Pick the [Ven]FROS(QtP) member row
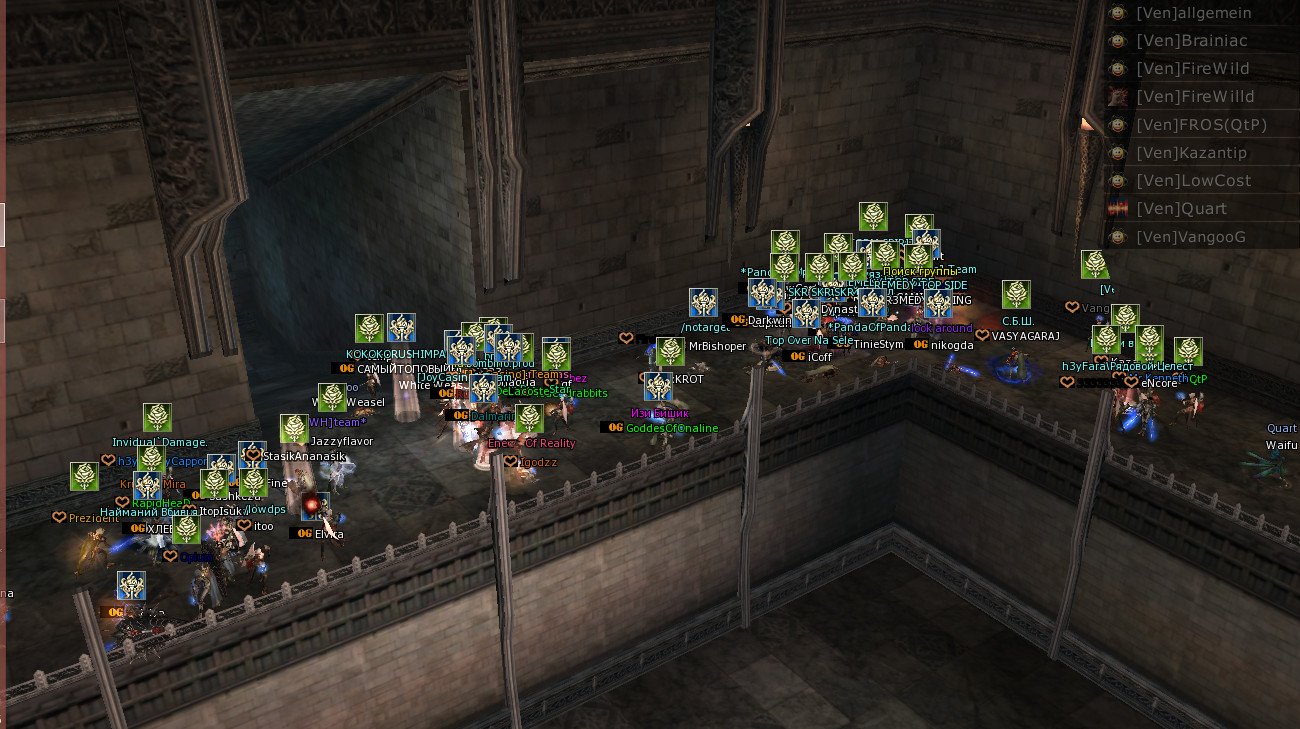Screen dimensions: 1300x729 [x=1201, y=125]
